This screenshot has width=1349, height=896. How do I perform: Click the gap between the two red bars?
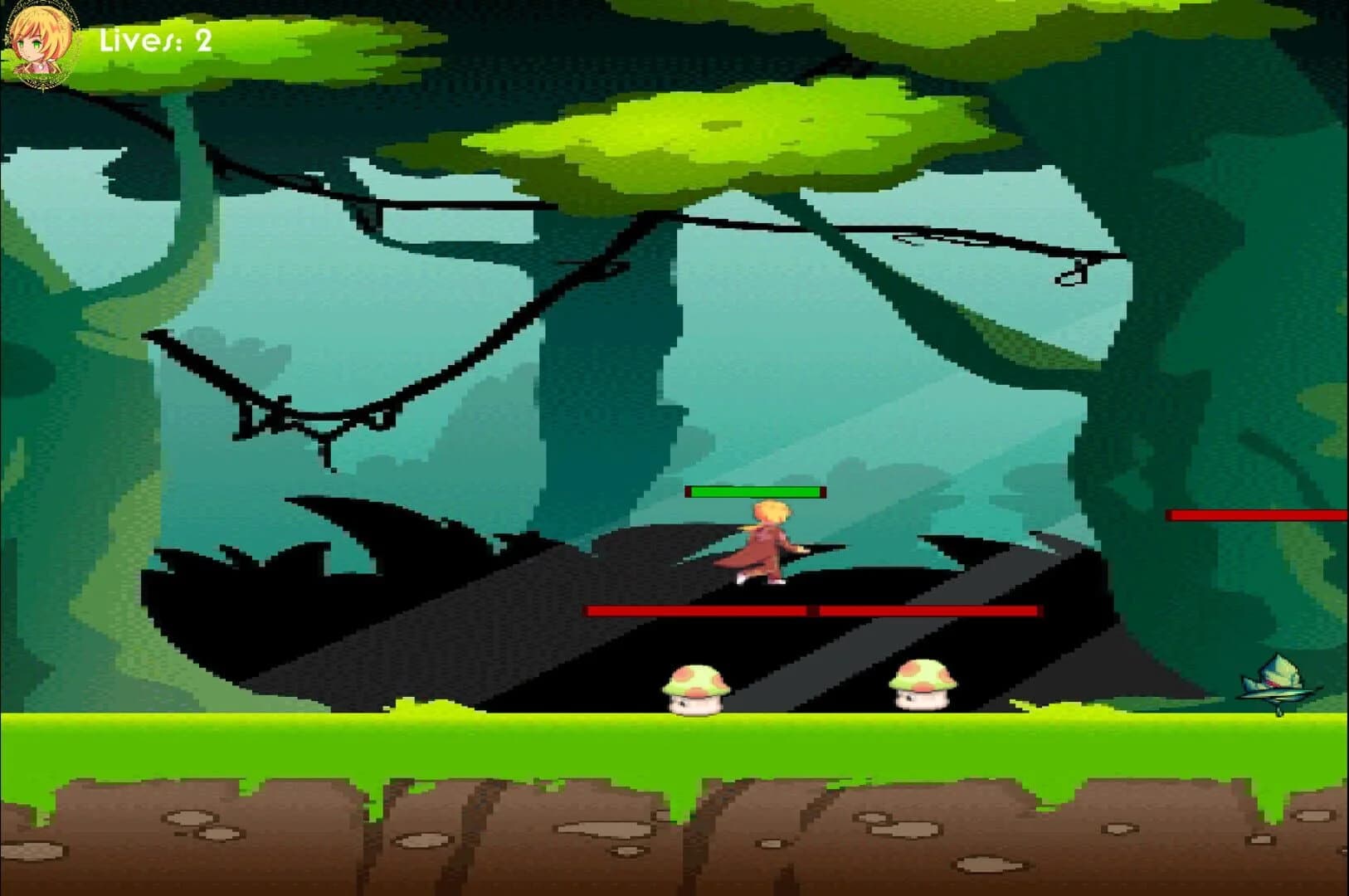pyautogui.click(x=812, y=610)
